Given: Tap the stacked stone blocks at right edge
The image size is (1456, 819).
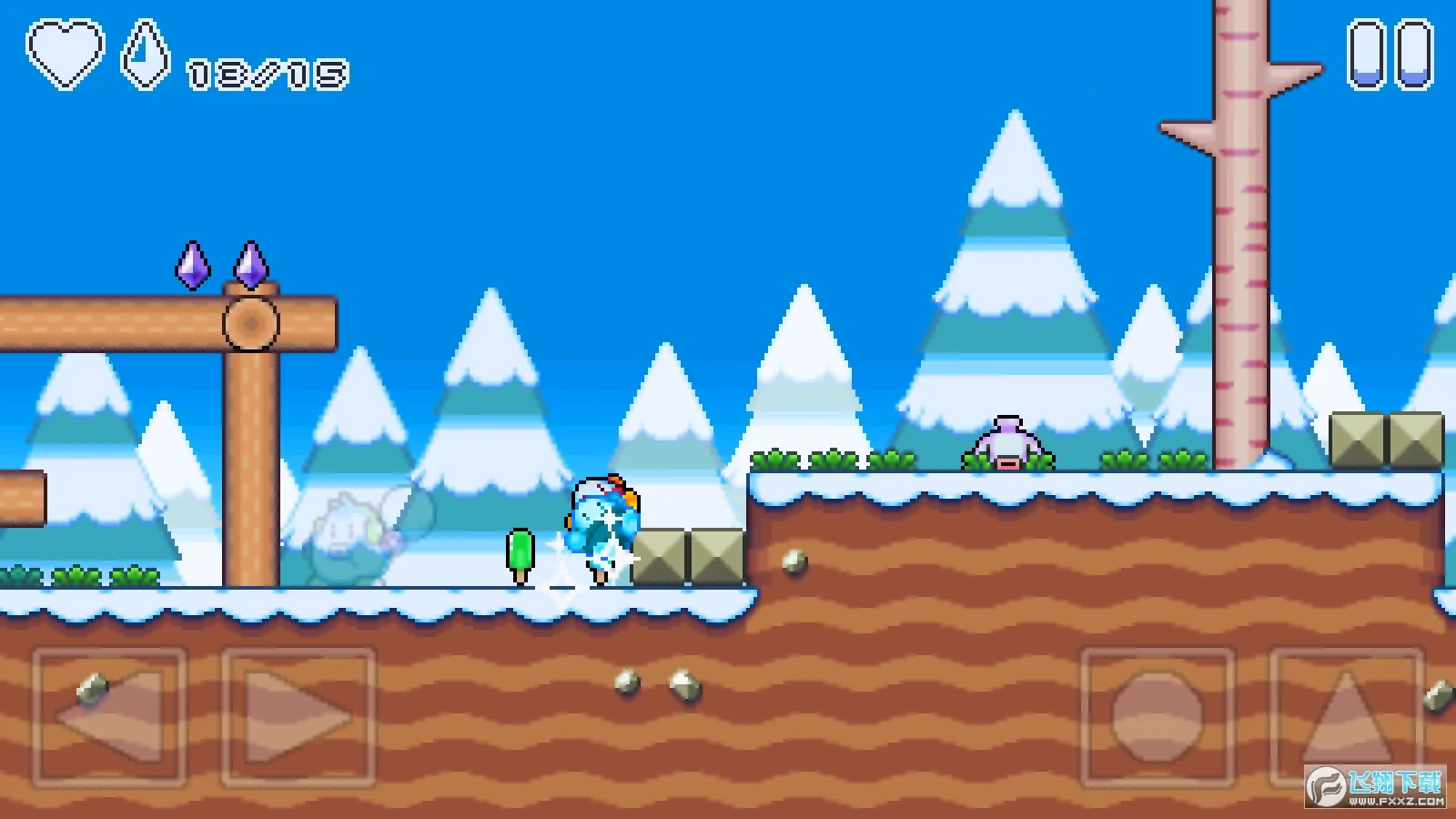Looking at the screenshot, I should click(1385, 441).
